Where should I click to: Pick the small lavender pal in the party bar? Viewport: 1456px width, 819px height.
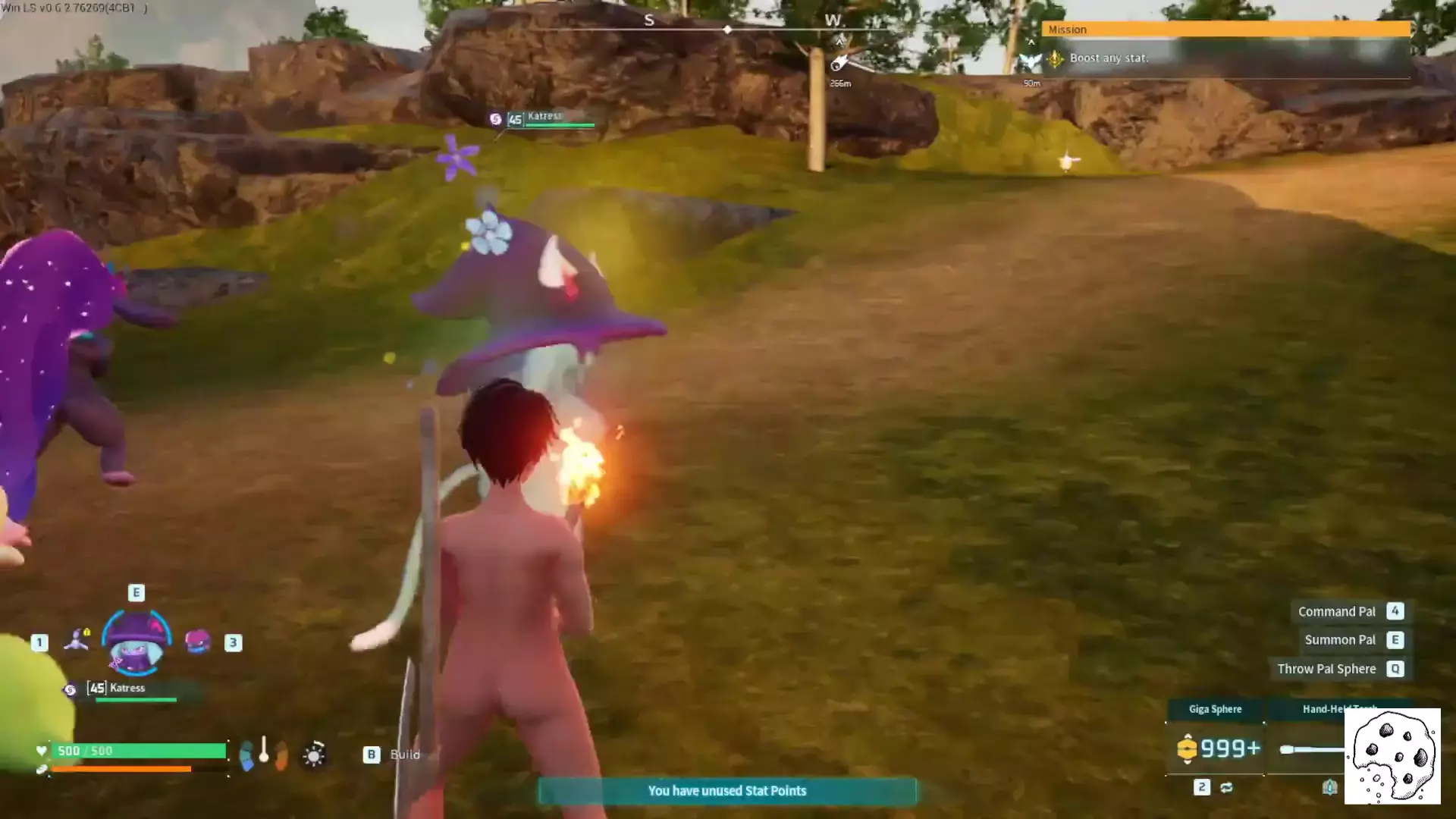[77, 641]
